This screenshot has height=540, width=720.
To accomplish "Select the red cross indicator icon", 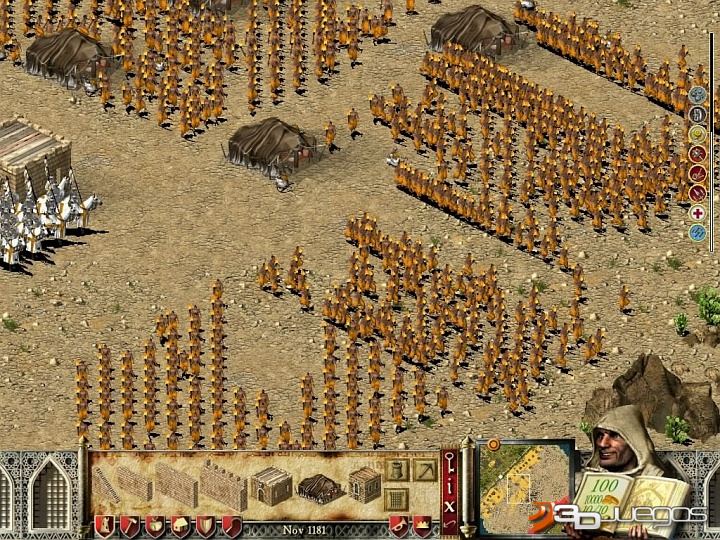I will point(698,212).
